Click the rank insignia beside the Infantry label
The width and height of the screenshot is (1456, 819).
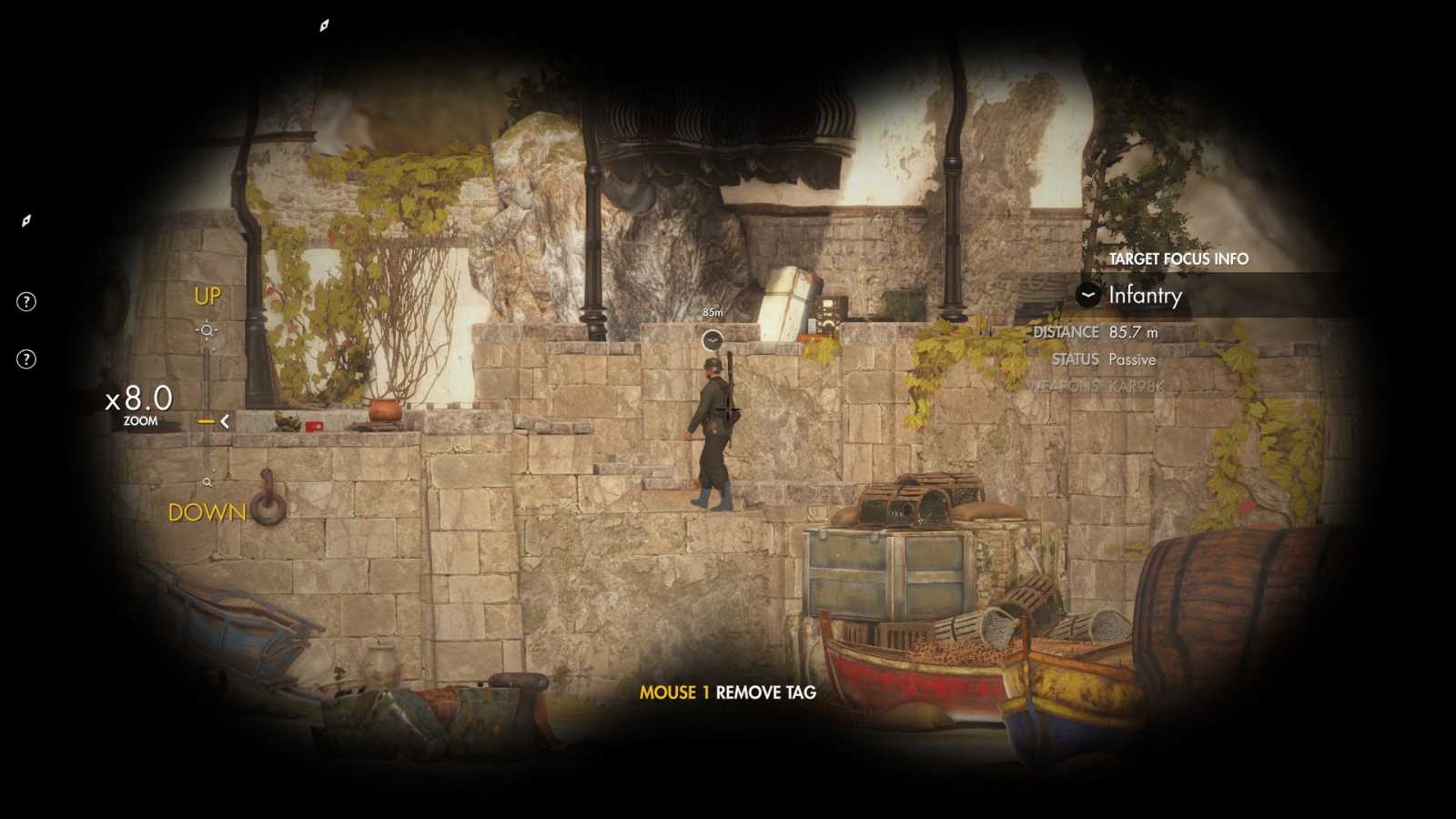point(1086,296)
